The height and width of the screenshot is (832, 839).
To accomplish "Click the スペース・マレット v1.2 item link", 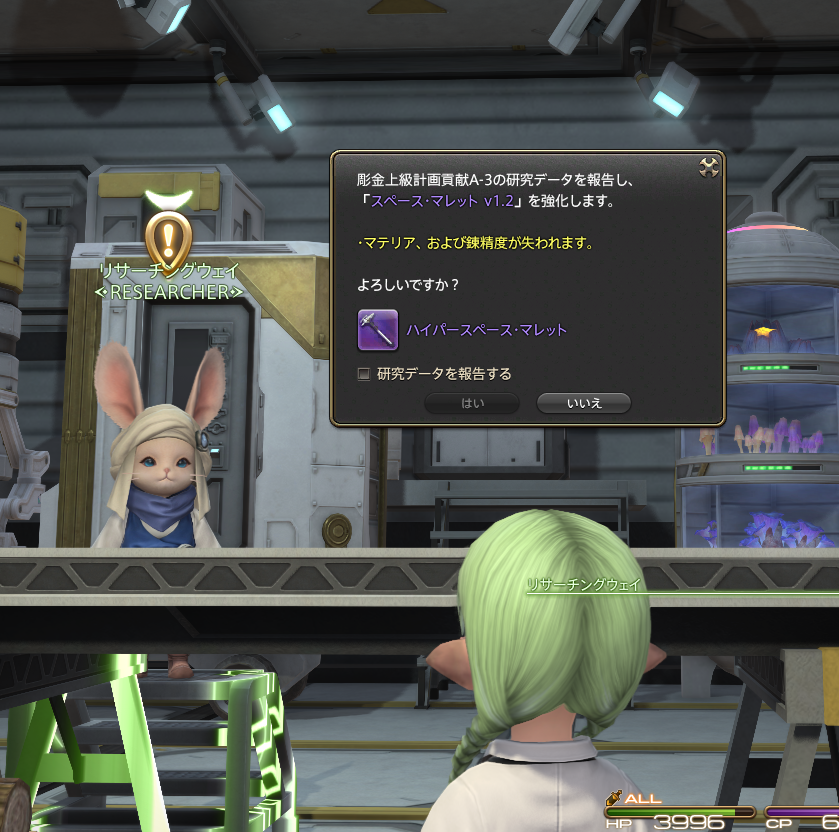I will (442, 201).
